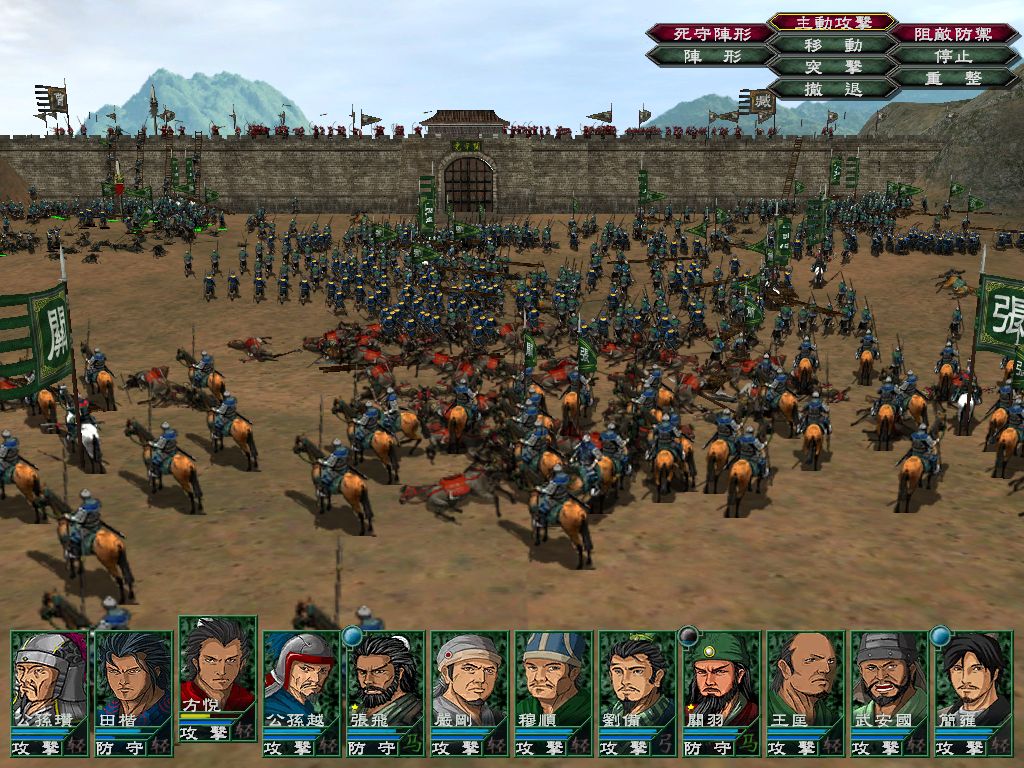Pick general 王匡's portrait
1024x768 pixels.
coord(806,680)
